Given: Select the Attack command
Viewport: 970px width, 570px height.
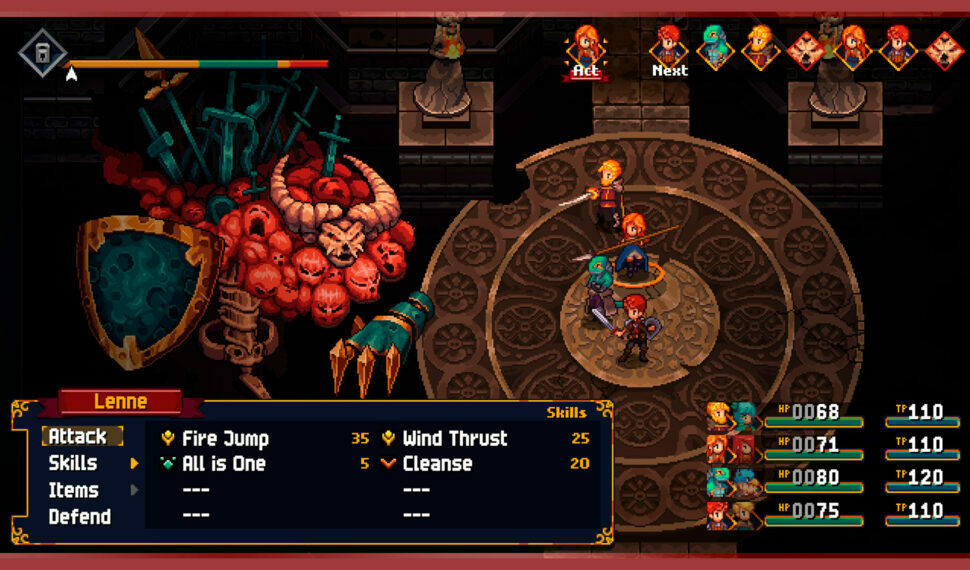Looking at the screenshot, I should (78, 437).
